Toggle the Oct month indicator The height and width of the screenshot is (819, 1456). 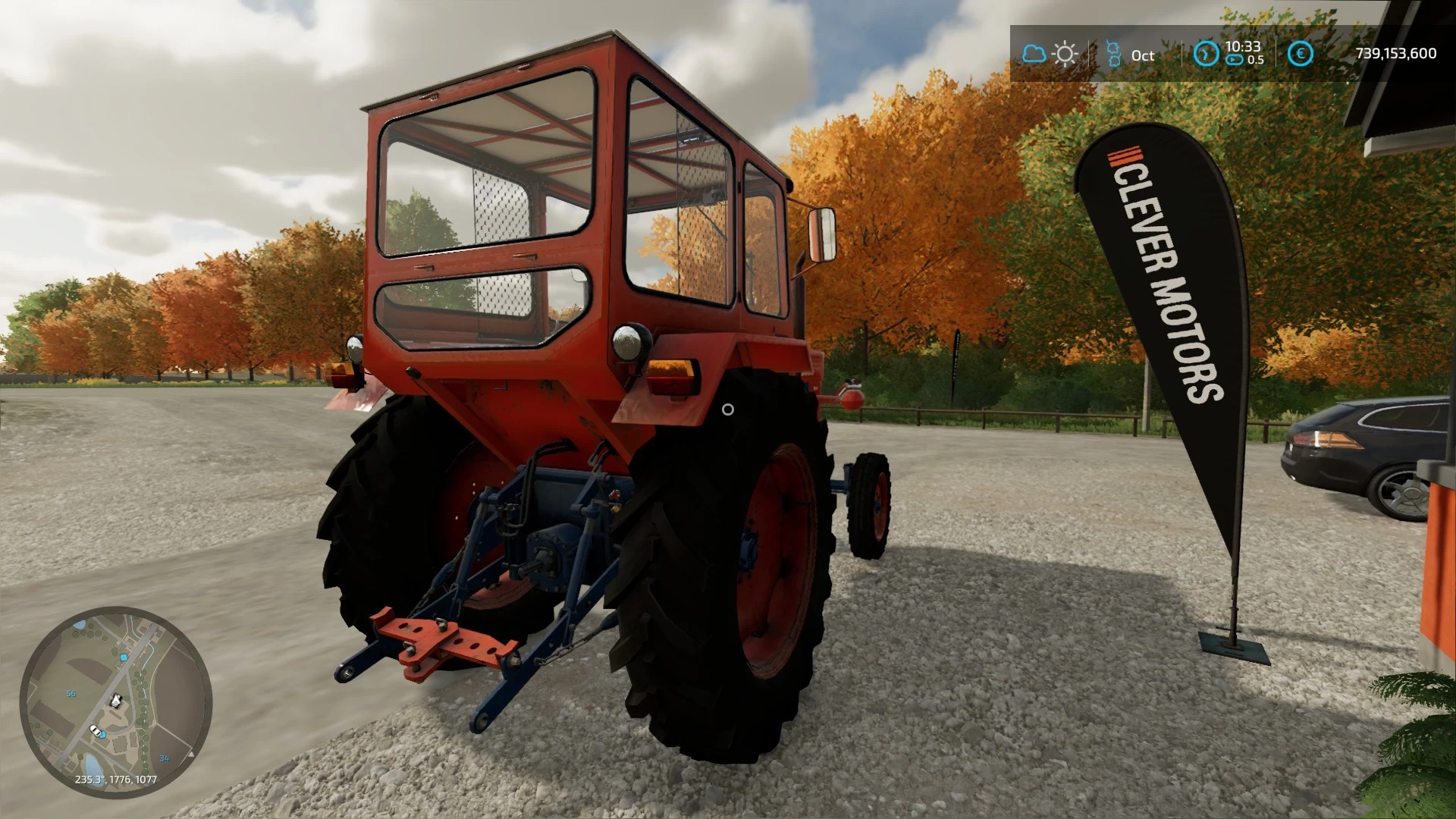tap(1143, 55)
